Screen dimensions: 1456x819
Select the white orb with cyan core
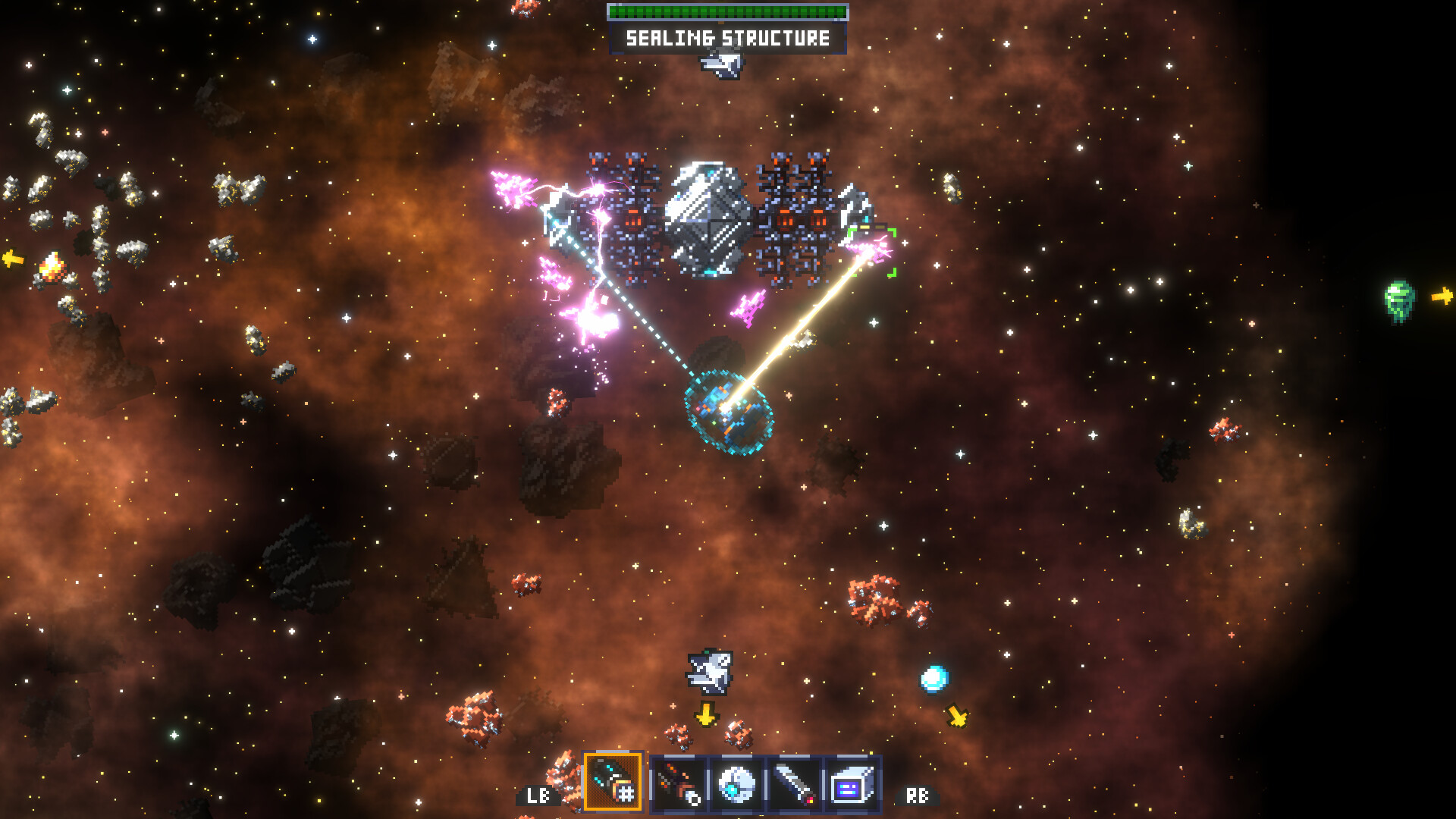tap(736, 784)
